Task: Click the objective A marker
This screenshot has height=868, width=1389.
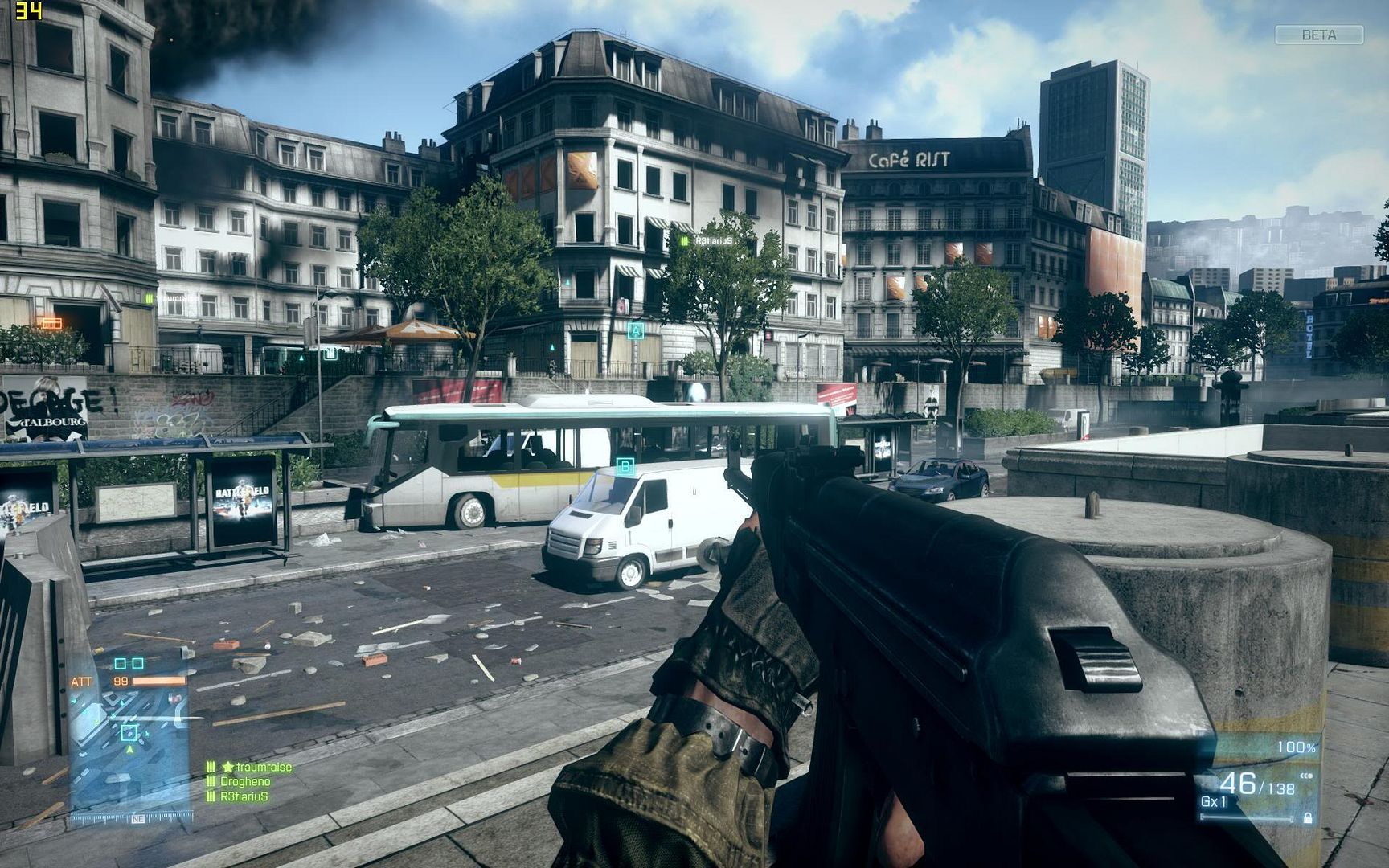Action: pyautogui.click(x=637, y=330)
